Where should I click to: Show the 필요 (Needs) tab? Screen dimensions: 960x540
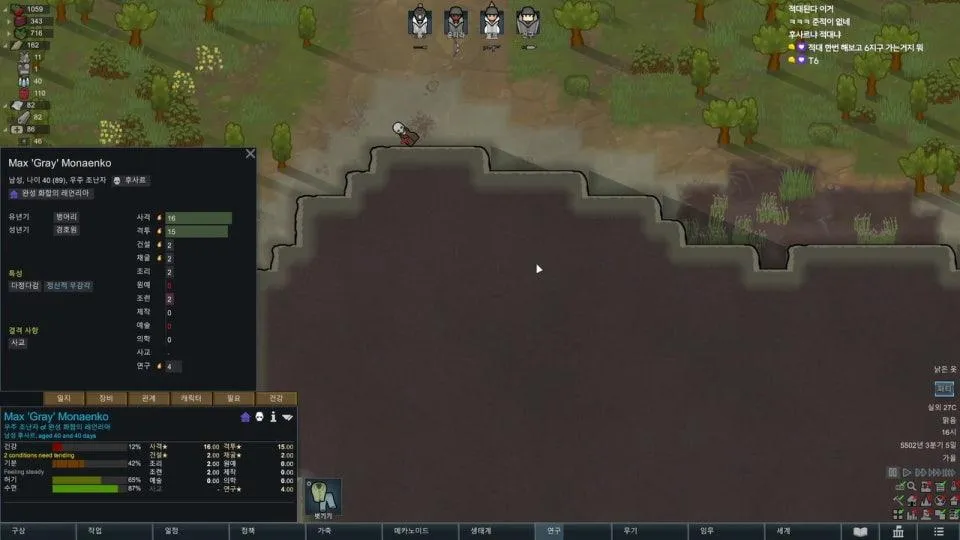coord(234,398)
